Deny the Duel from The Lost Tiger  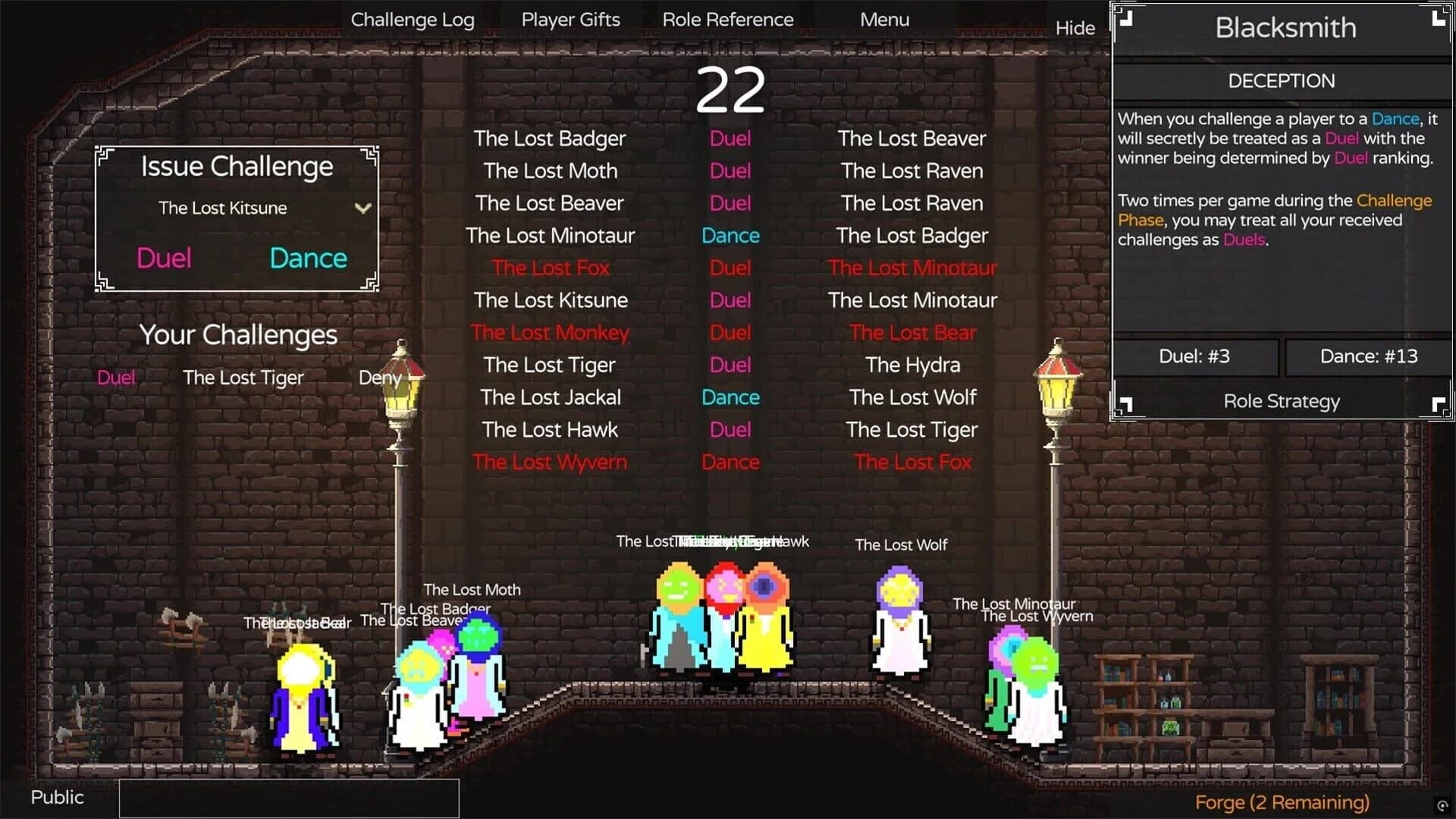379,378
